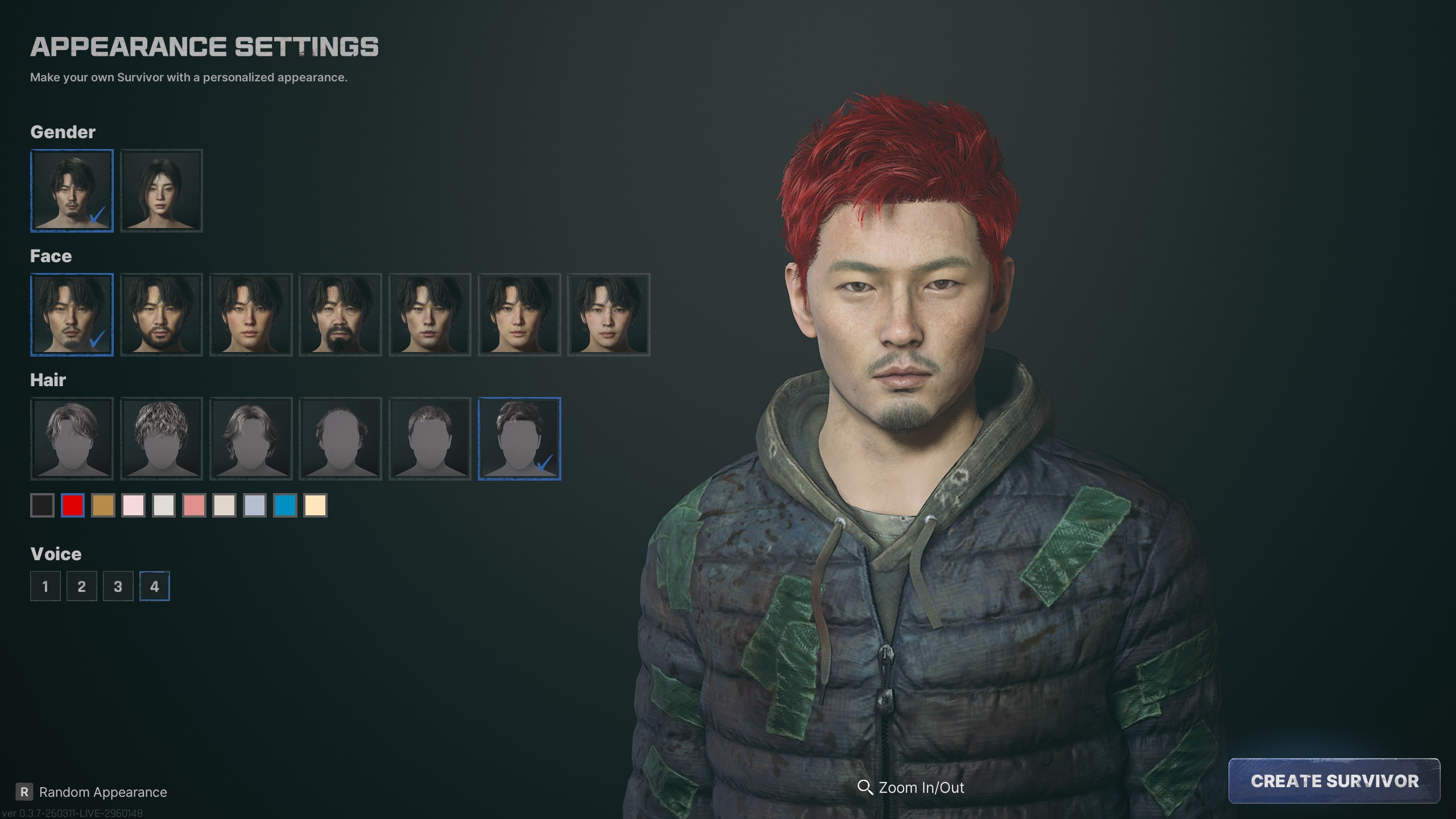
Task: Set hair color to black
Action: coord(42,505)
